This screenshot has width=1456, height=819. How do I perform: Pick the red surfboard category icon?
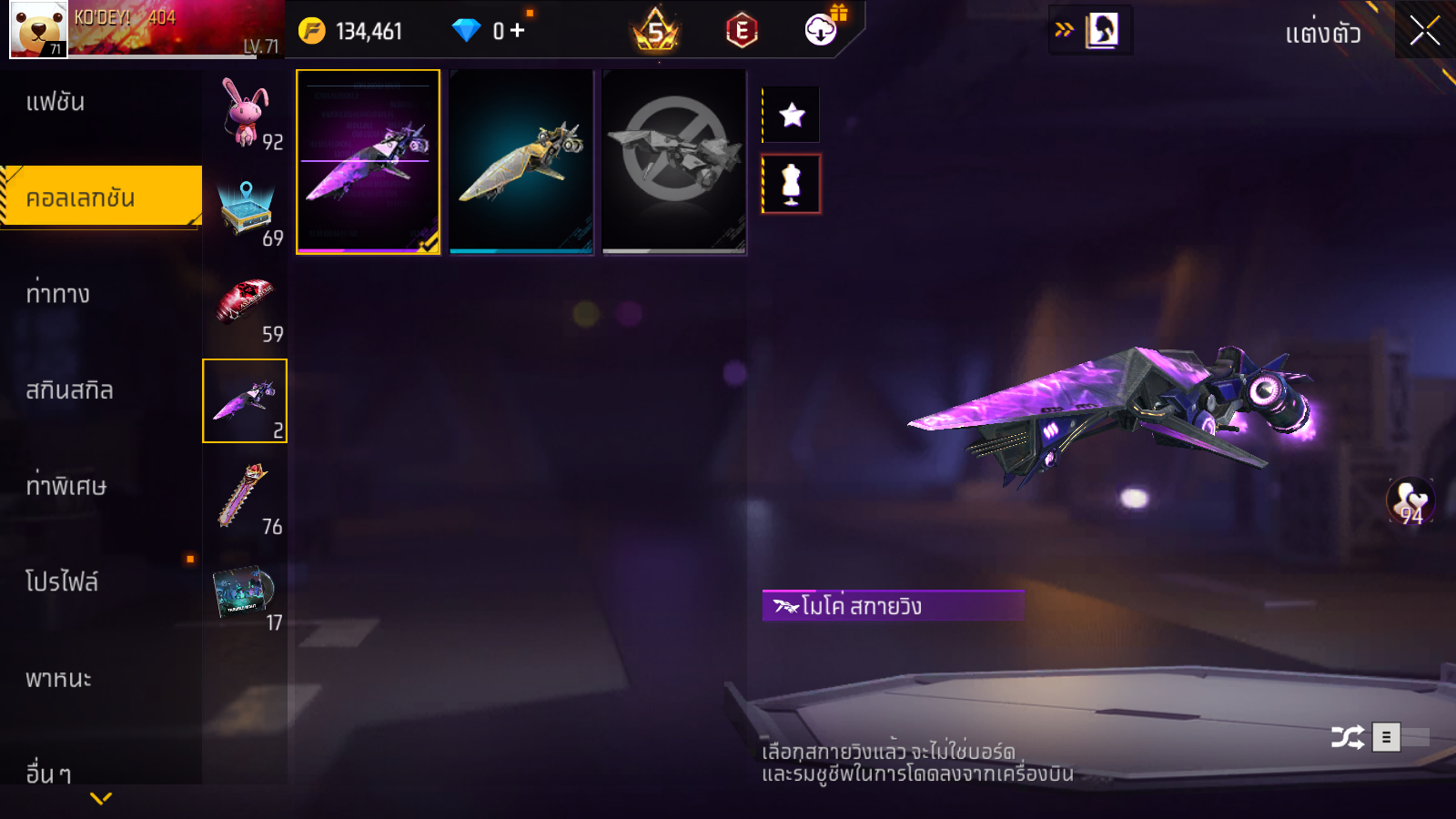point(246,305)
